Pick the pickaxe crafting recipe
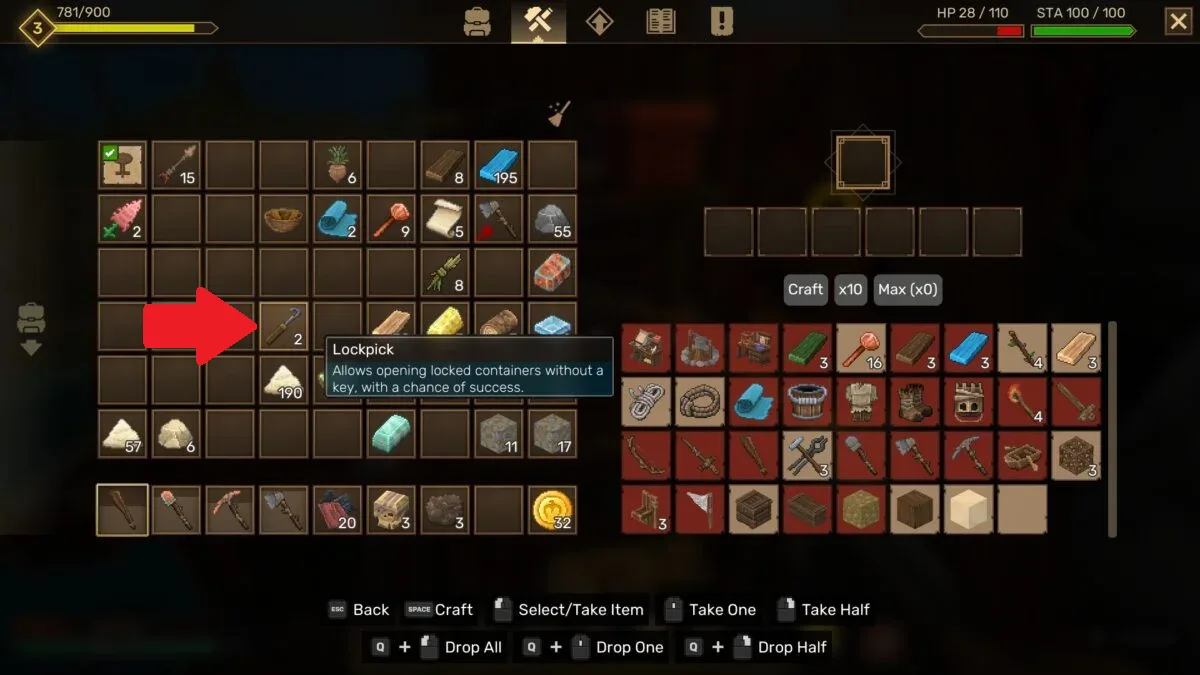 (969, 455)
